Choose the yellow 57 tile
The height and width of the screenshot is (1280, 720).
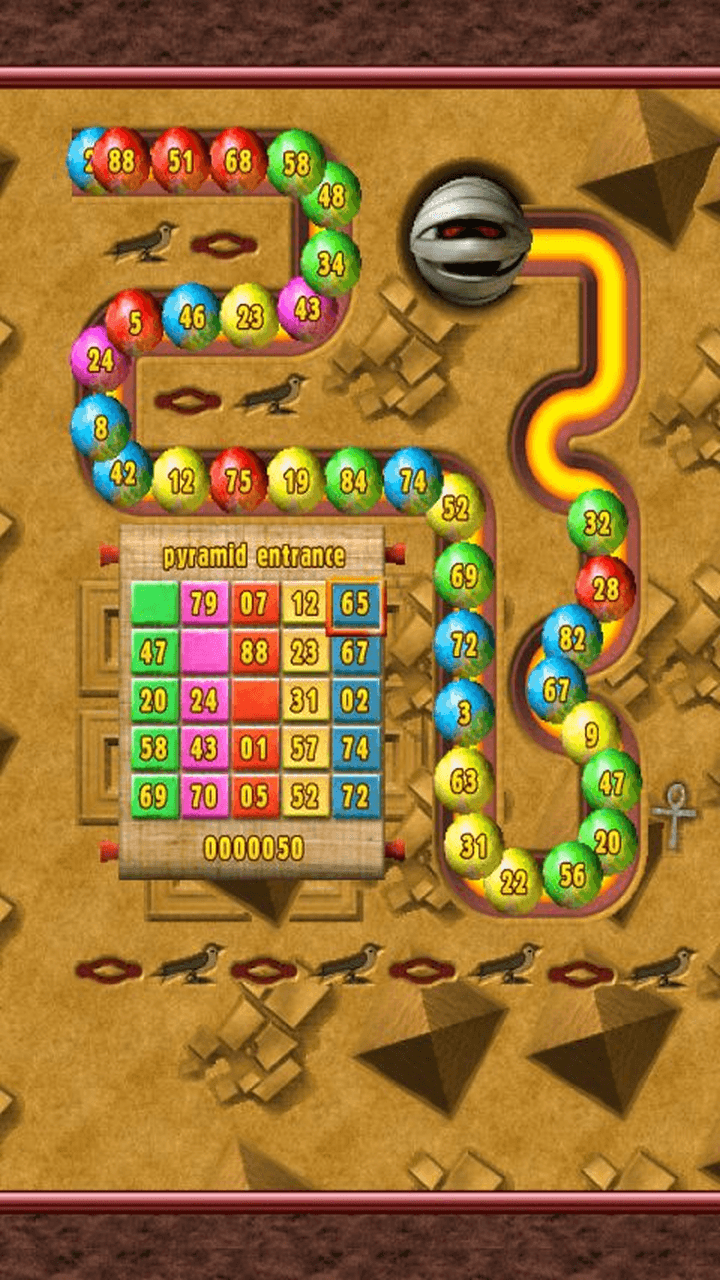tap(305, 748)
